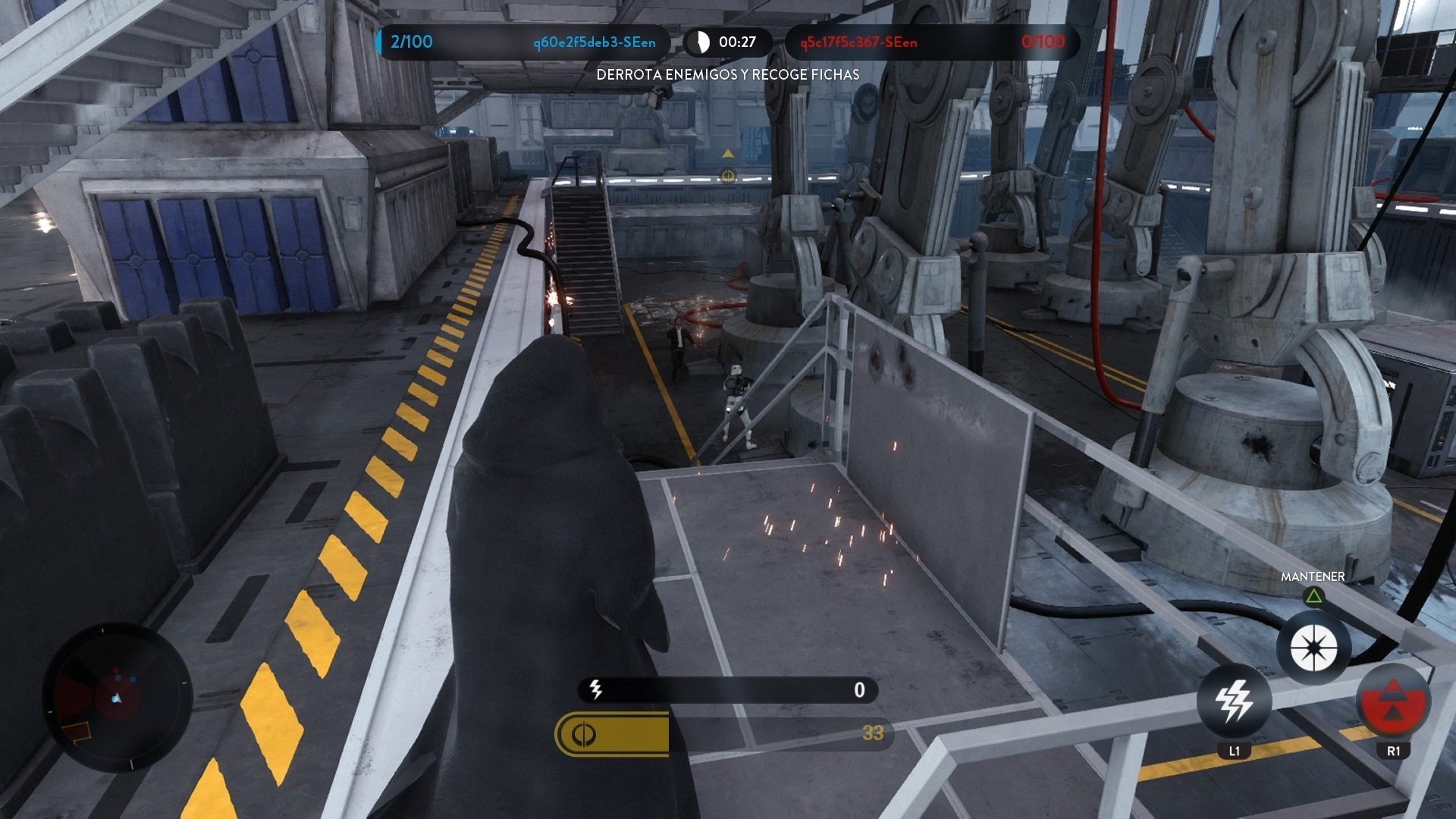The width and height of the screenshot is (1456, 819).
Task: Enable the triangle MANTENER hold action
Action: 1314,598
